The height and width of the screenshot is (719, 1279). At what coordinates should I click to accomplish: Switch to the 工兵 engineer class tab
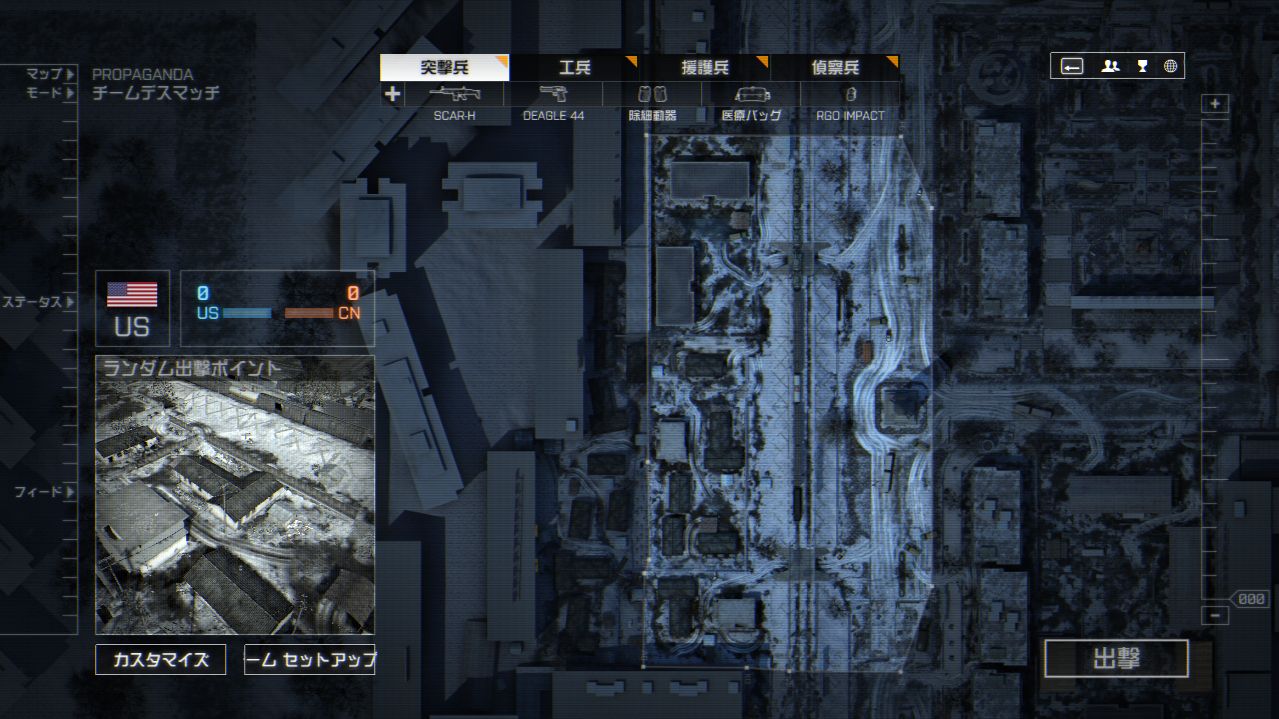(574, 68)
